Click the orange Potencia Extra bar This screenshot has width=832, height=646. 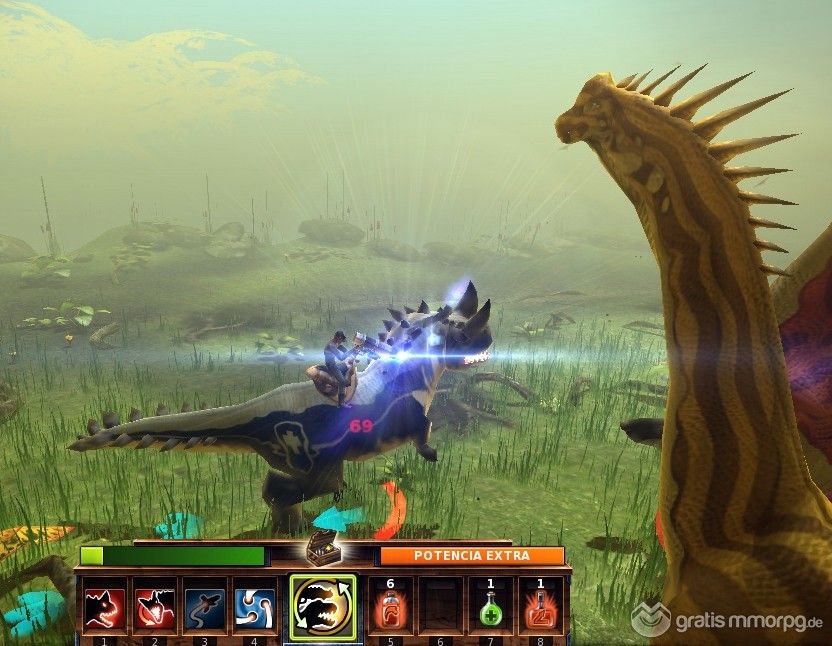click(x=470, y=556)
